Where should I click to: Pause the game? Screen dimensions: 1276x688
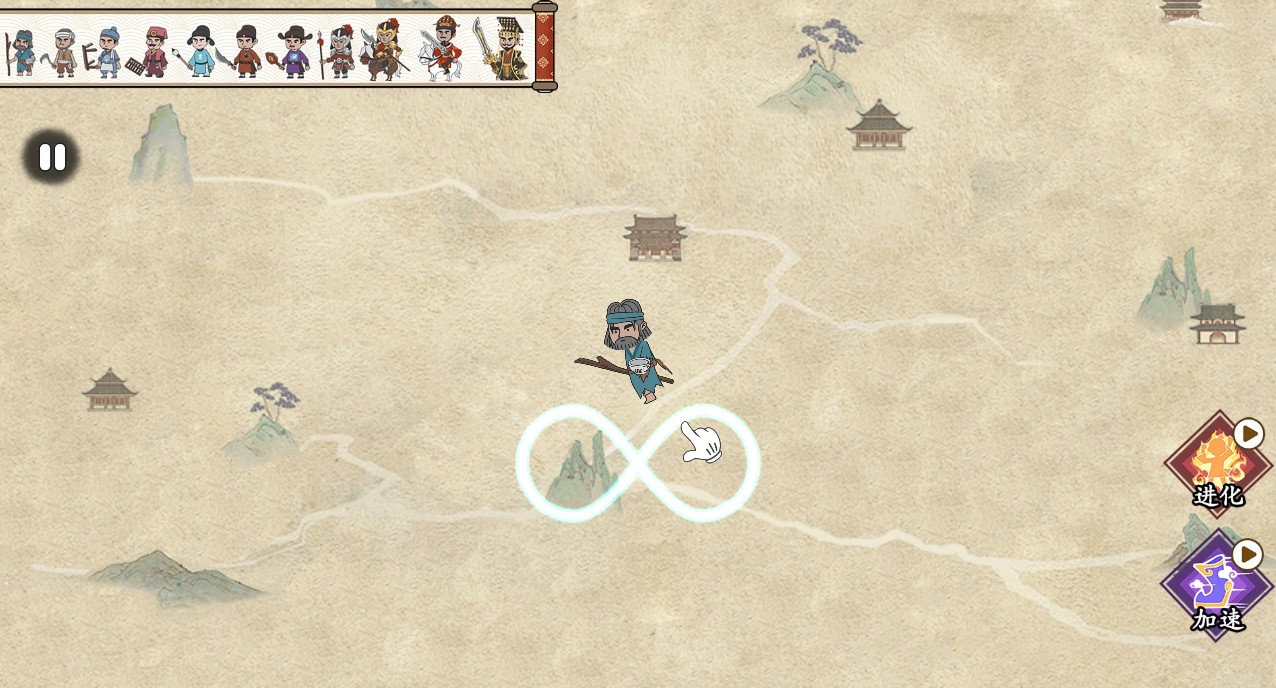tap(52, 157)
